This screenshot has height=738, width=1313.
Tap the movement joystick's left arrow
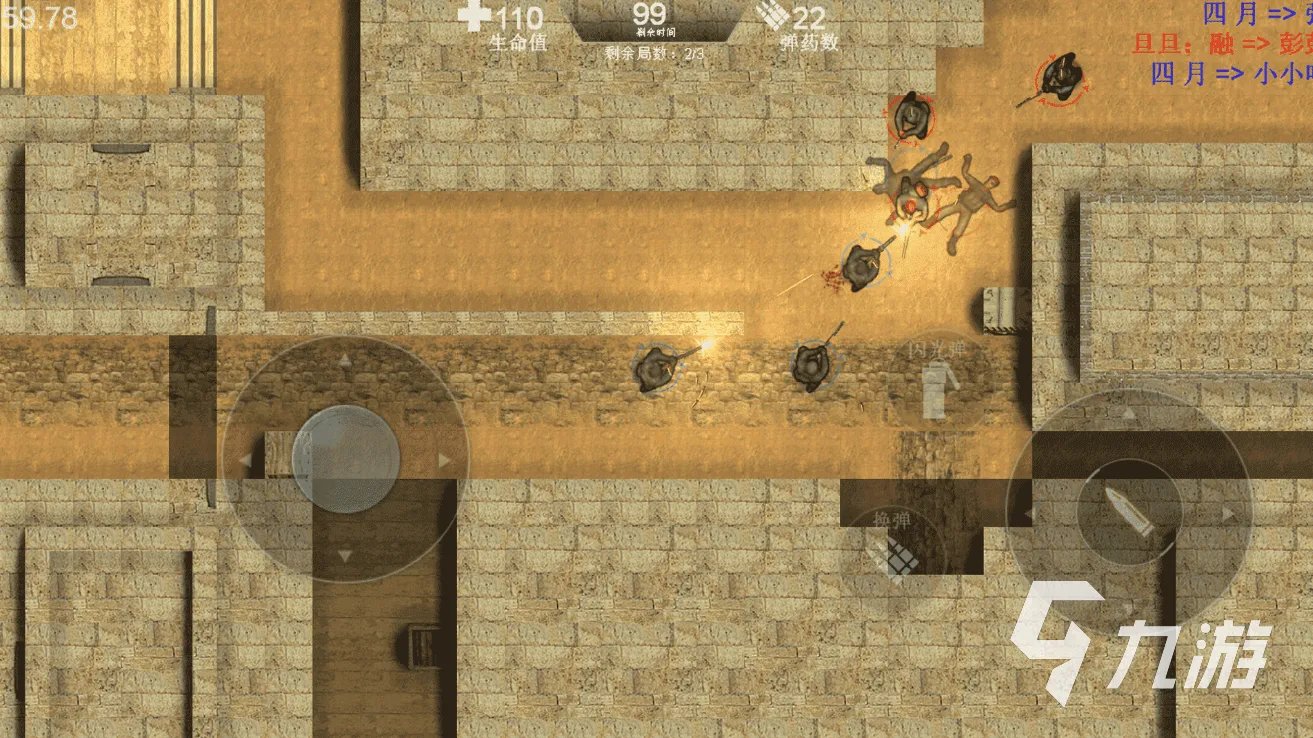[245, 460]
